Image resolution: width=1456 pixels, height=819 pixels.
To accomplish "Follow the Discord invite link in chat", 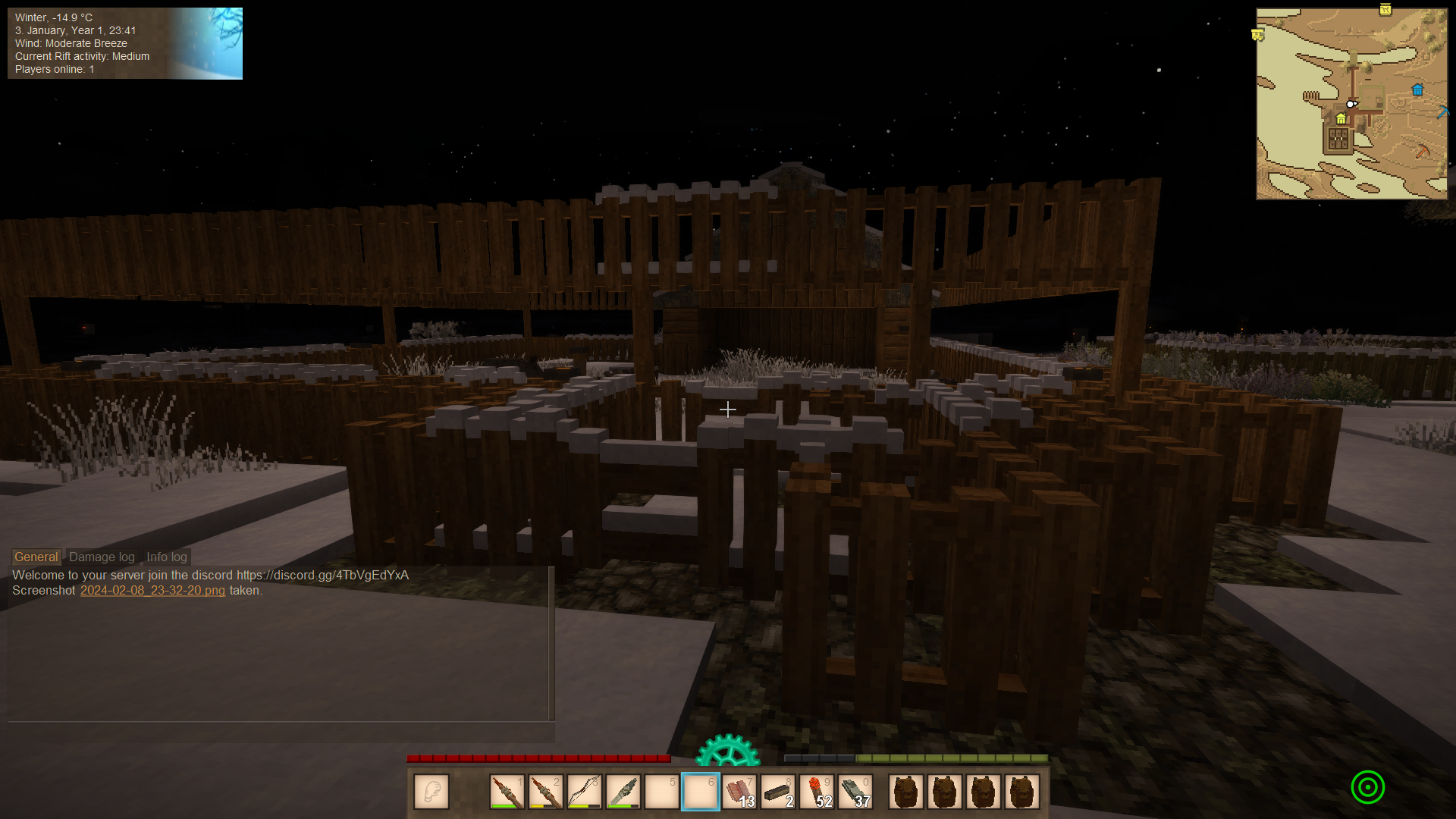I will click(x=322, y=575).
